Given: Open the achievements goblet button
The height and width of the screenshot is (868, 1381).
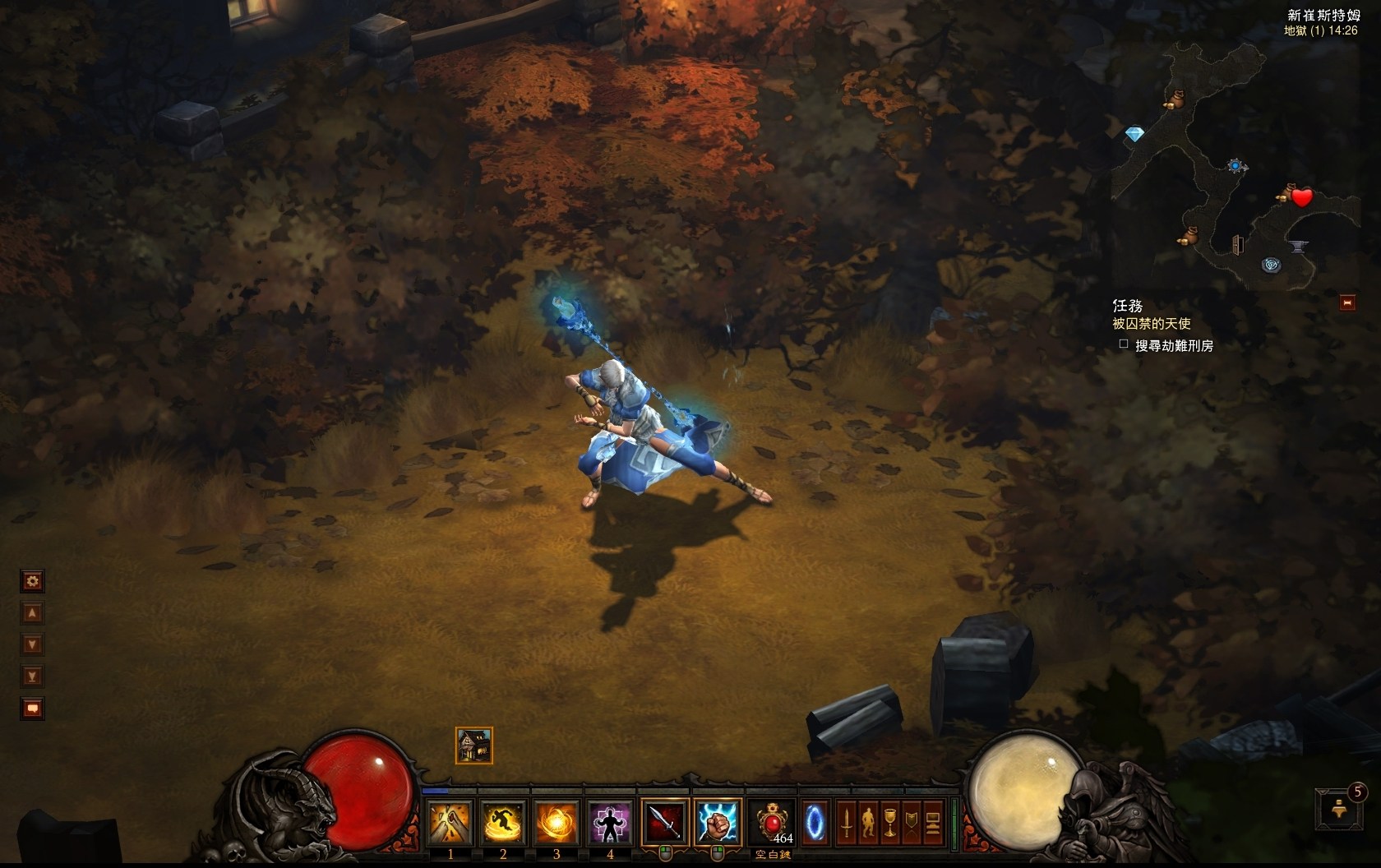Looking at the screenshot, I should [890, 822].
